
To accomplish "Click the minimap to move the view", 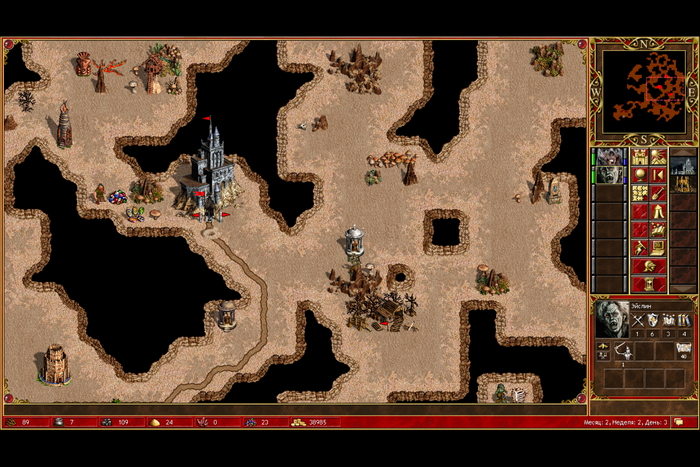I will click(641, 92).
